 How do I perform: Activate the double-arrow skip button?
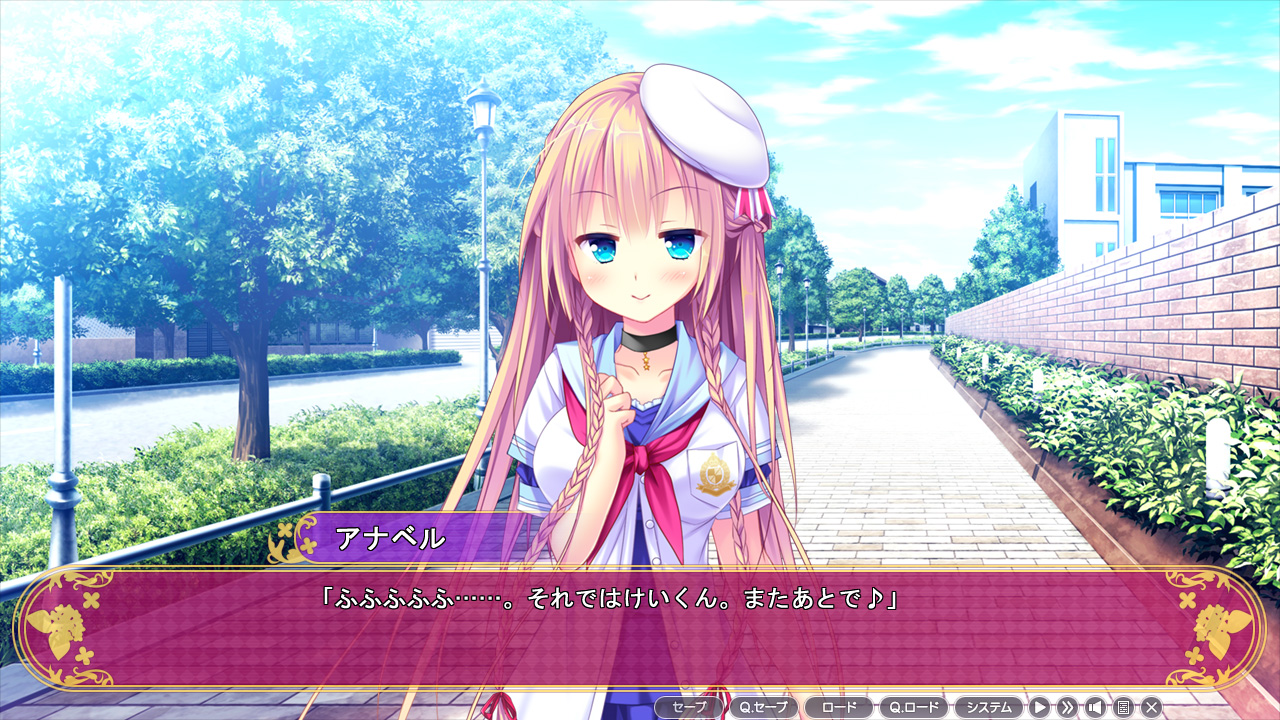click(x=1067, y=707)
